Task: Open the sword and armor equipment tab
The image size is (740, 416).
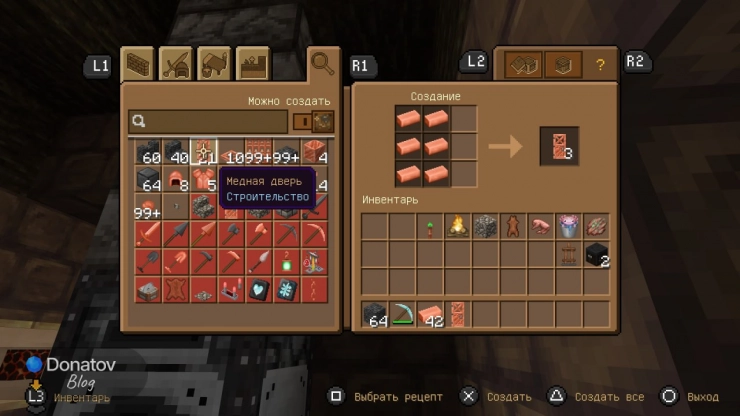Action: click(x=176, y=64)
